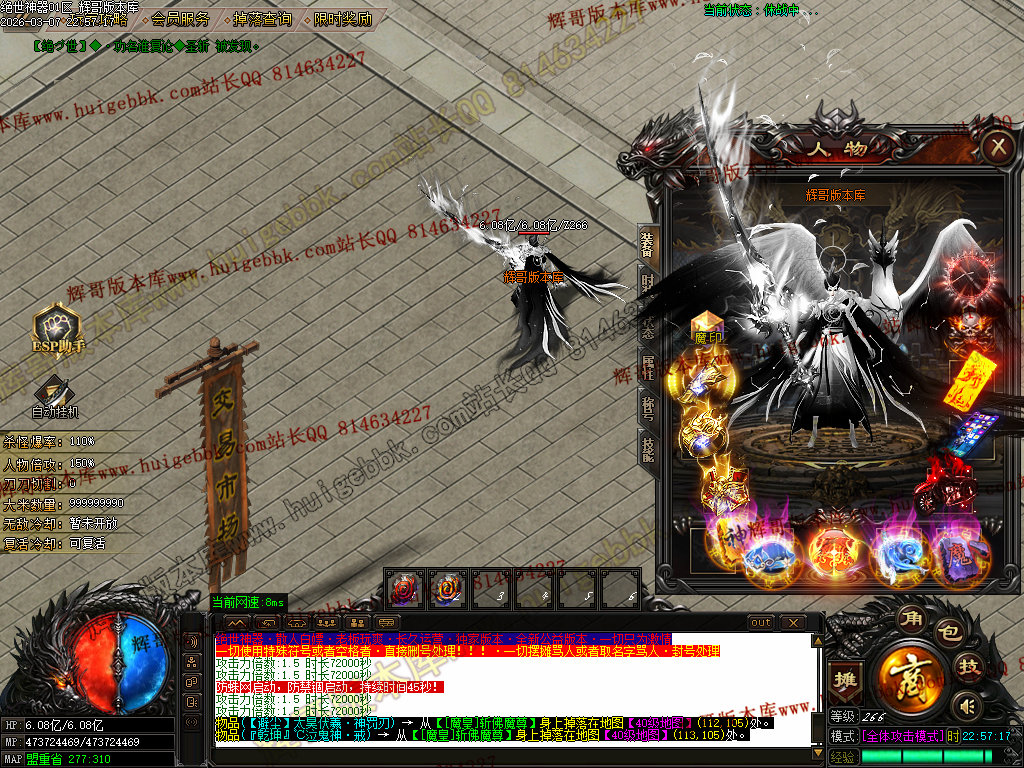
Task: Open the 摊 stall button
Action: tap(846, 679)
